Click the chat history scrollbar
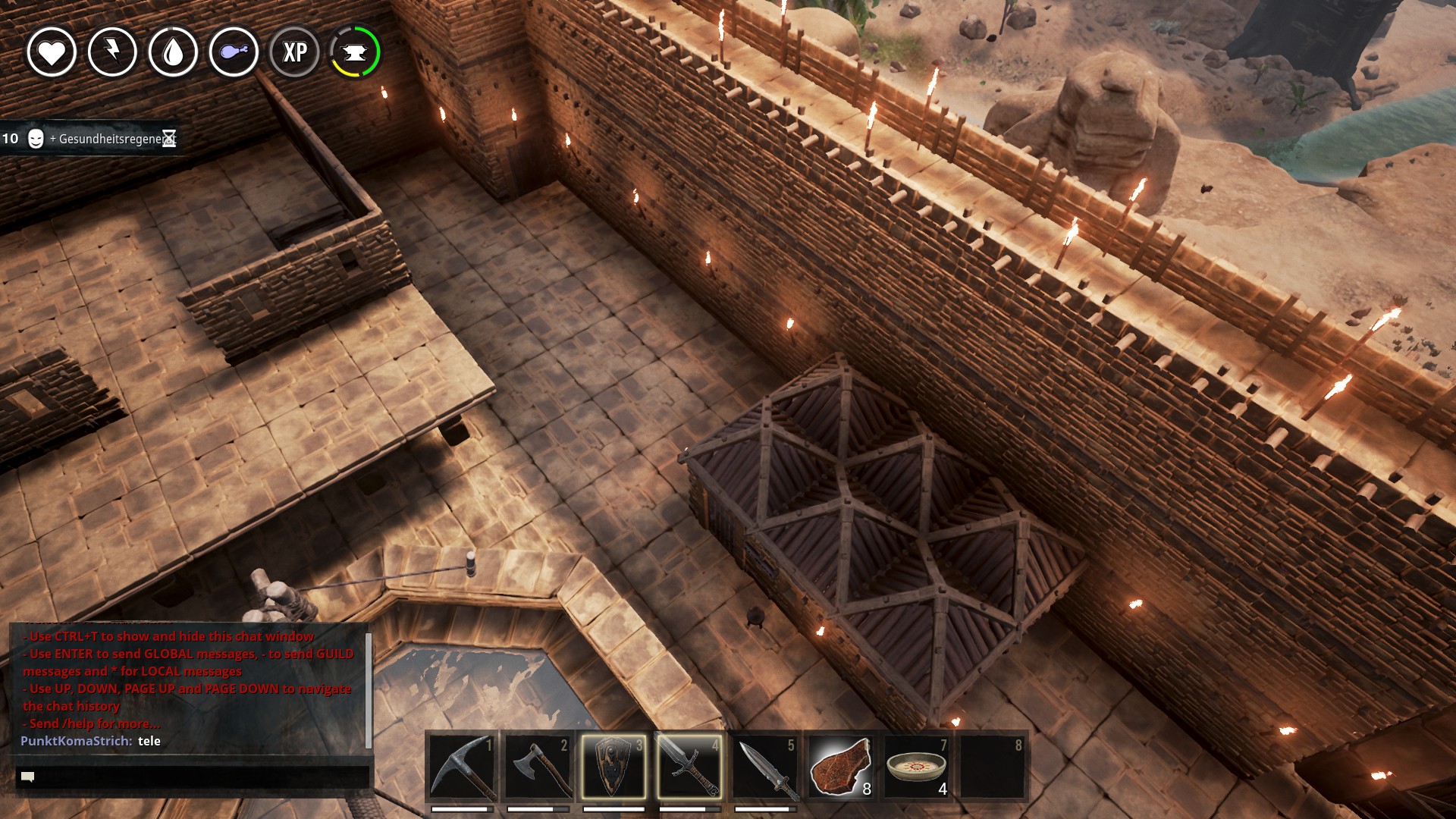1456x819 pixels. click(369, 689)
